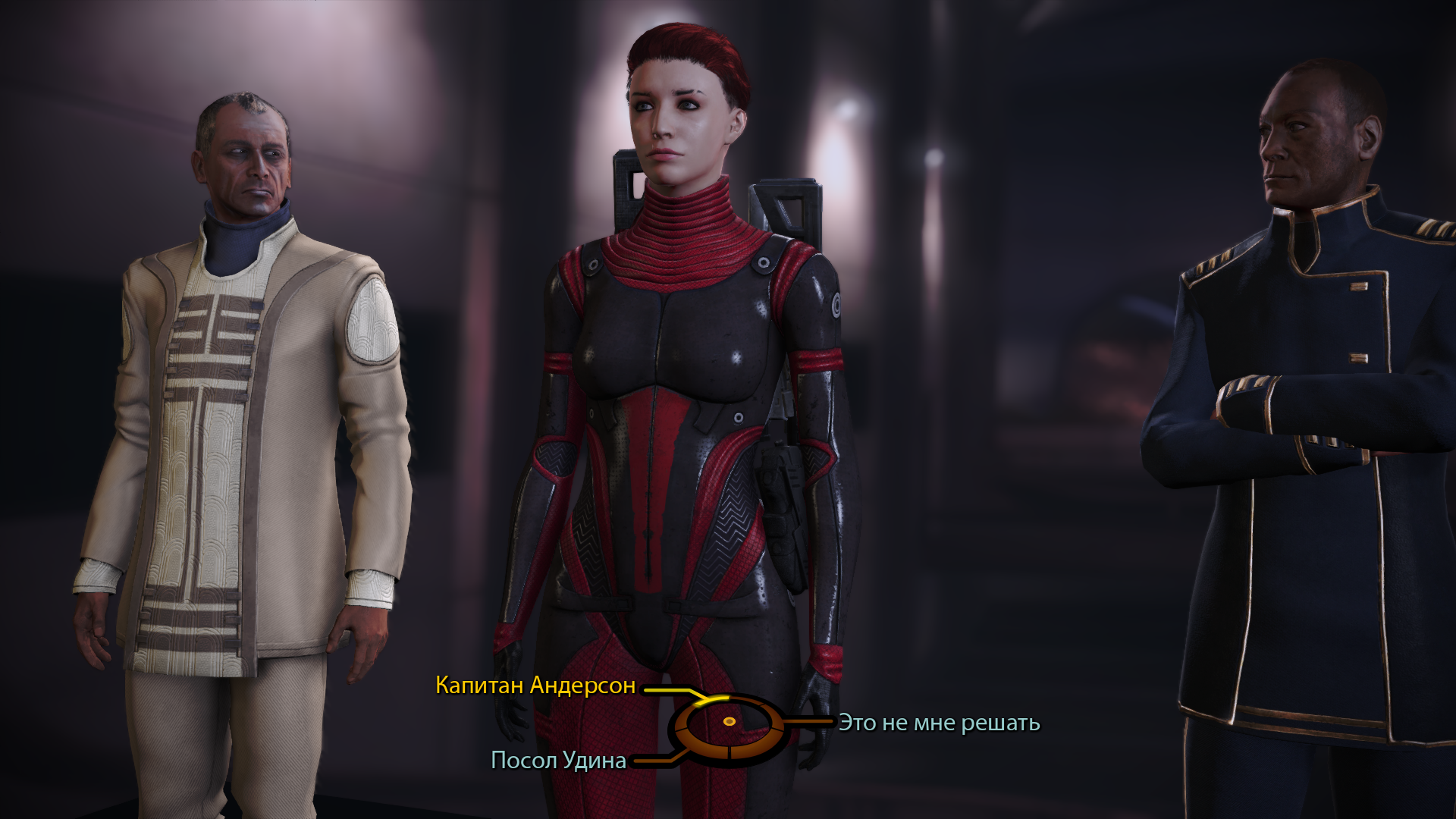Choose the "Капитан Андерсон" dialogue option
The height and width of the screenshot is (819, 1456).
535,686
